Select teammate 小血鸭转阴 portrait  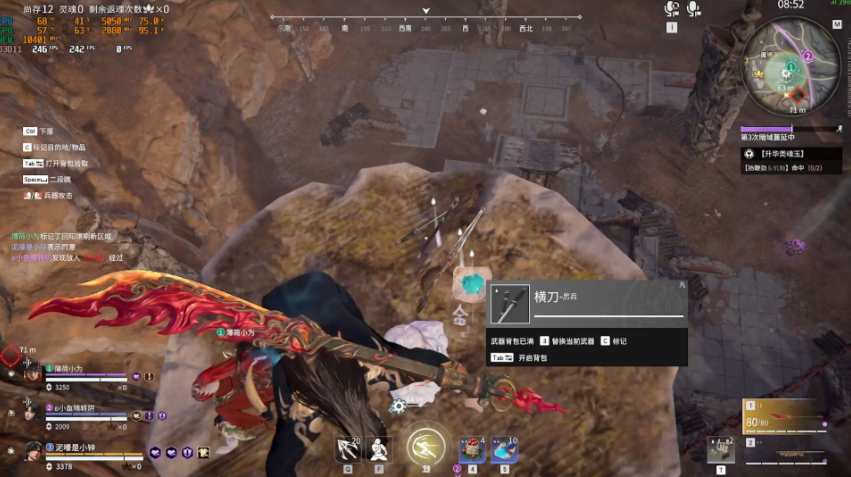(33, 413)
